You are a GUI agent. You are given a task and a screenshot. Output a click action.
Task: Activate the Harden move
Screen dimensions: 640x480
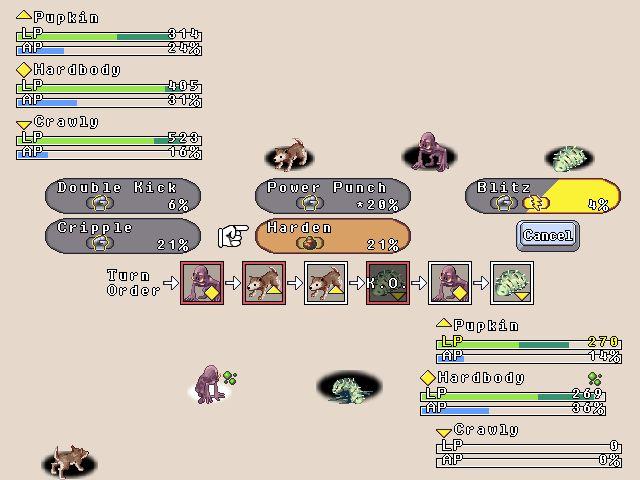(x=333, y=235)
